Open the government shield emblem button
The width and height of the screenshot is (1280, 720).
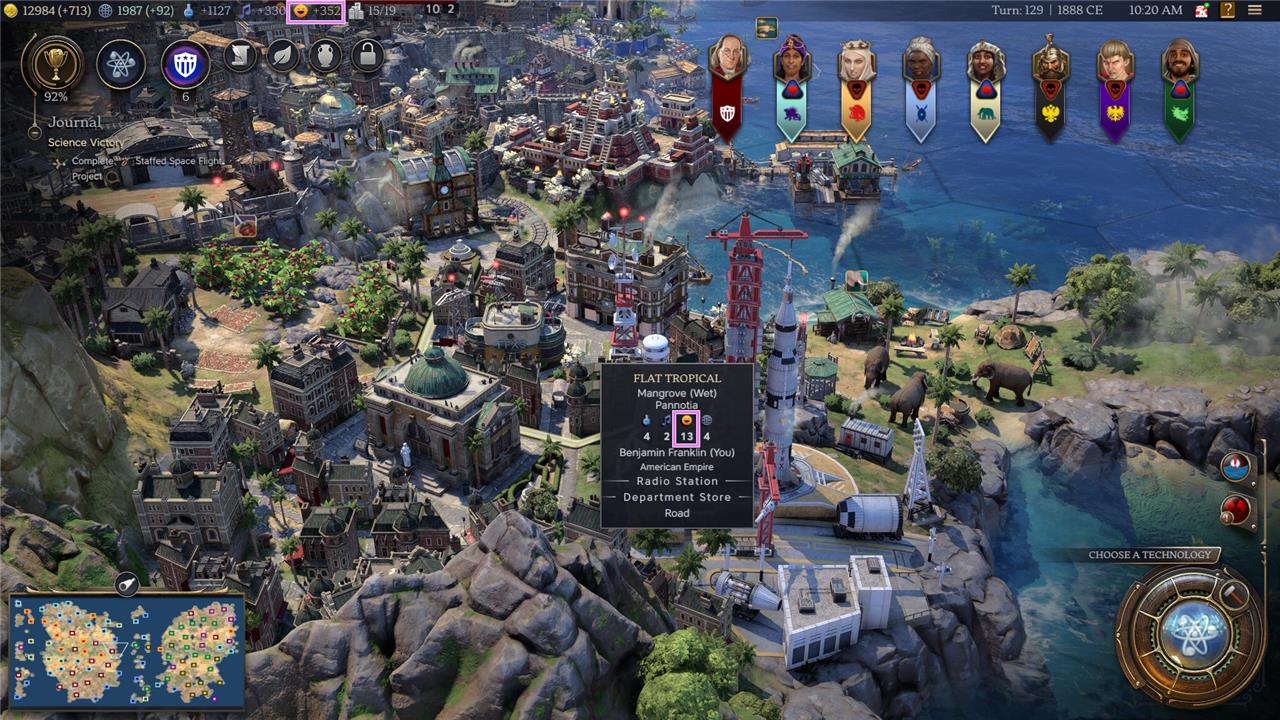click(185, 65)
